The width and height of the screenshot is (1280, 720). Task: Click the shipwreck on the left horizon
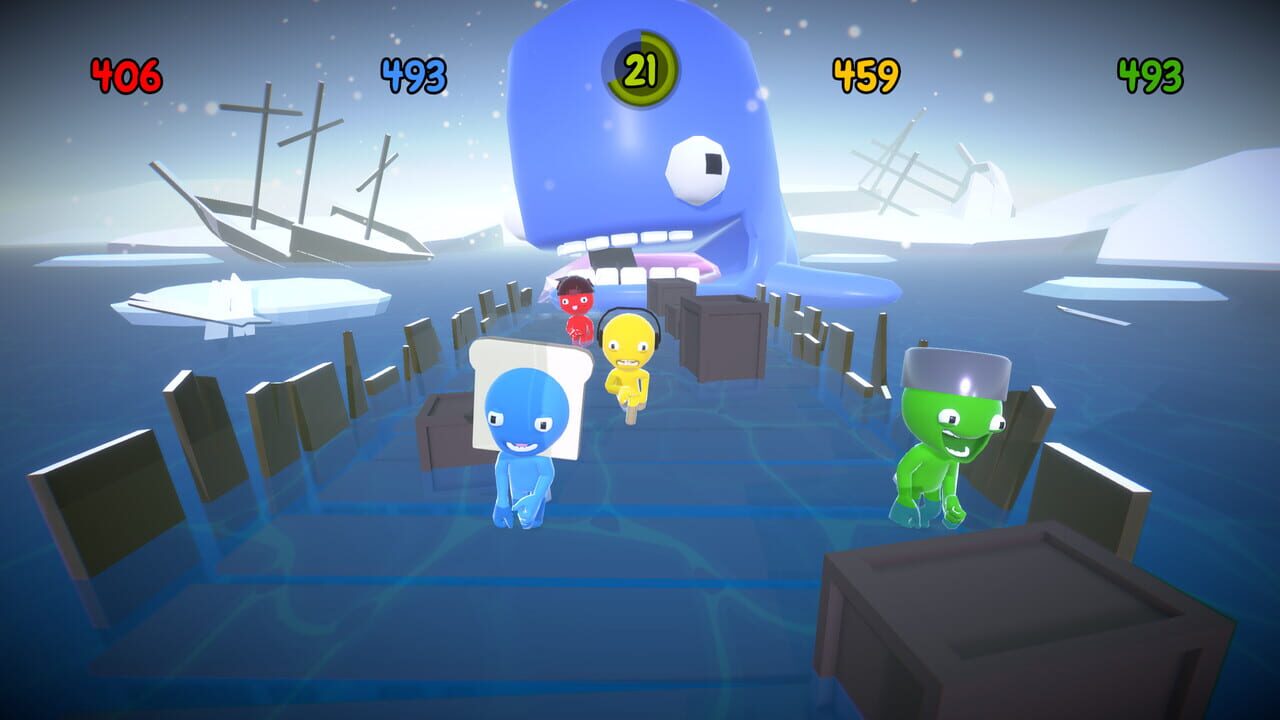click(300, 200)
